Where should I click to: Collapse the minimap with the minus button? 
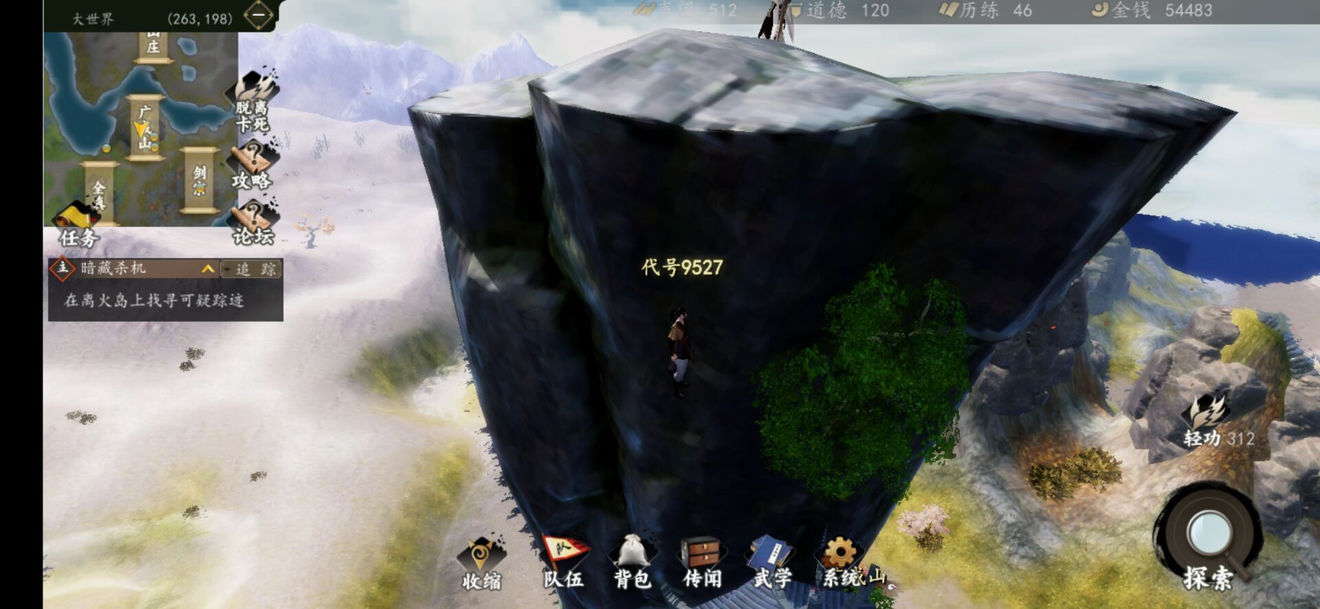pyautogui.click(x=260, y=15)
